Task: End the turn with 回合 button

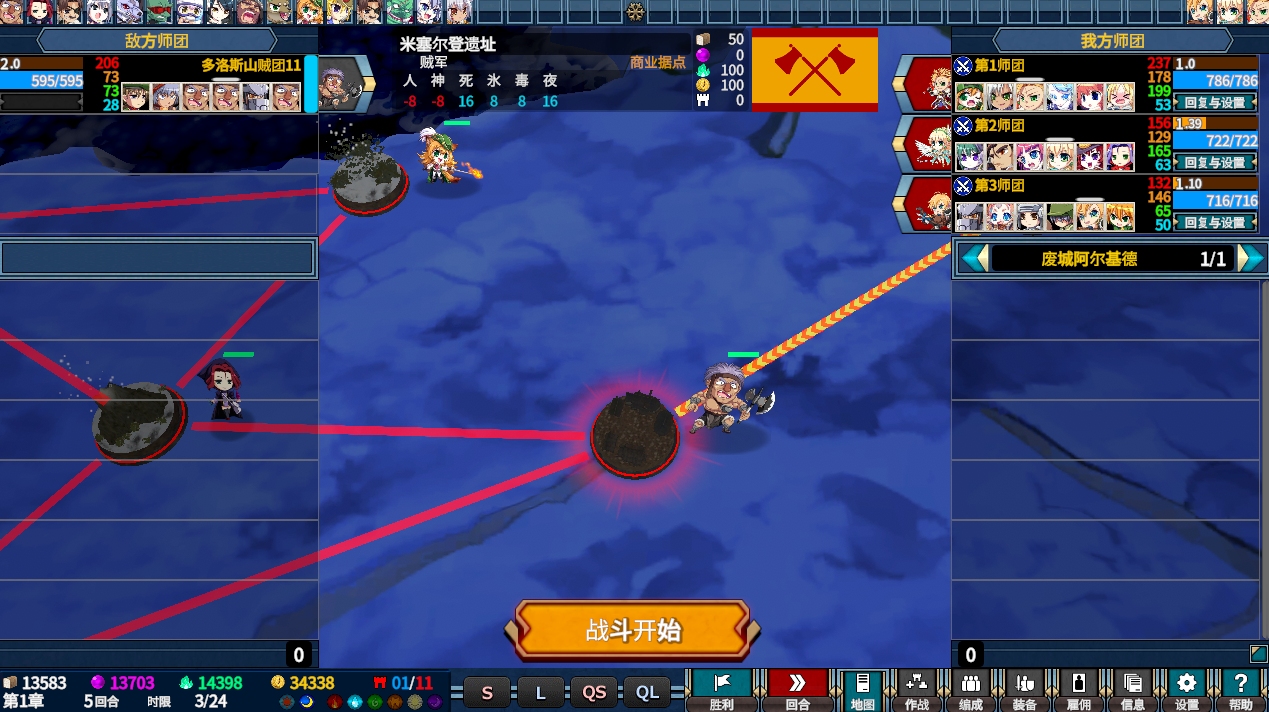Action: point(797,690)
